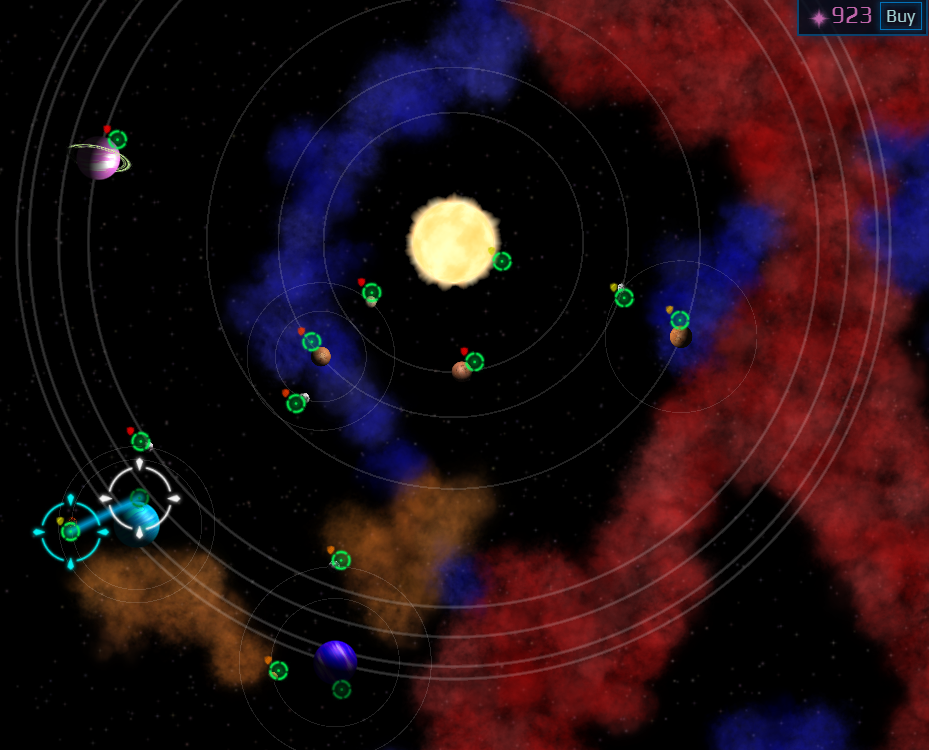Open the Buy shop
Screen dimensions: 929x750
coord(900,16)
